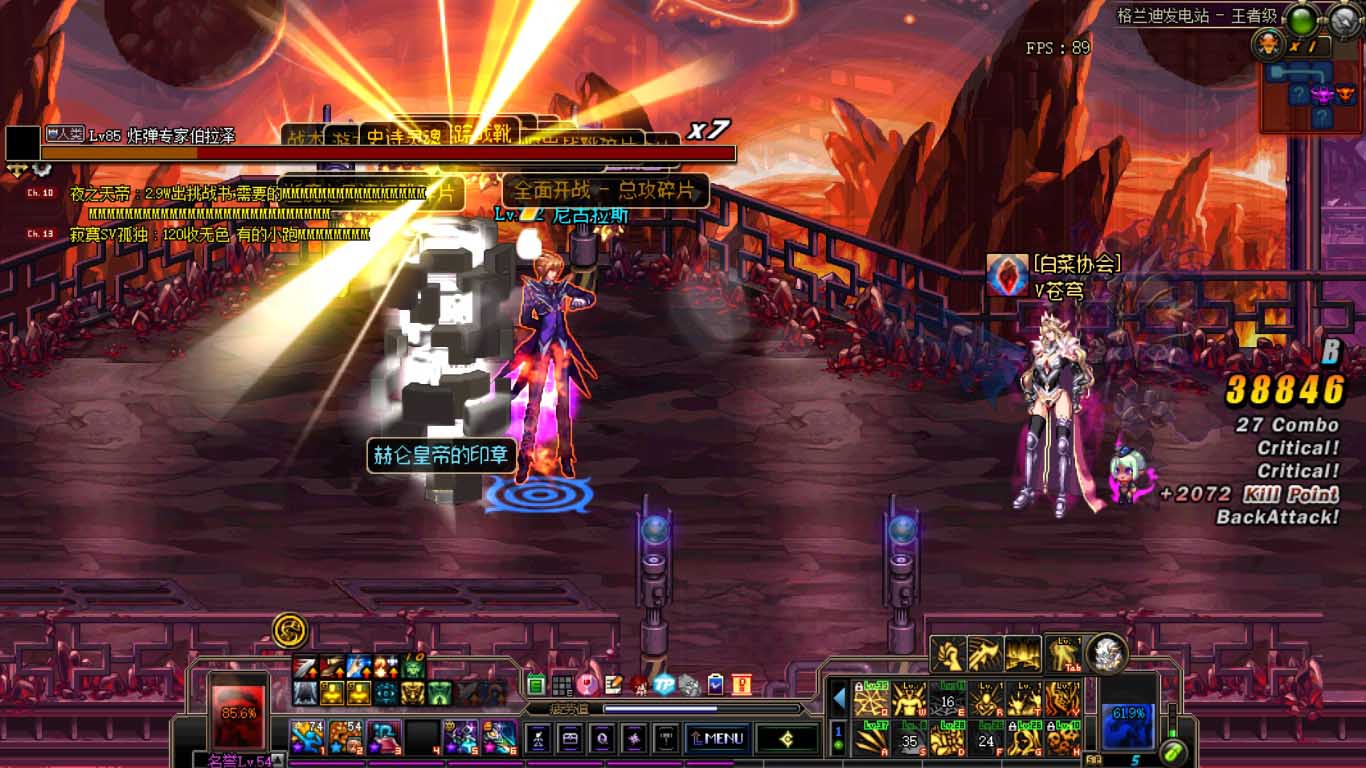Trigger the fist skill bound to D
Screen dimensions: 1366x768
click(x=948, y=739)
